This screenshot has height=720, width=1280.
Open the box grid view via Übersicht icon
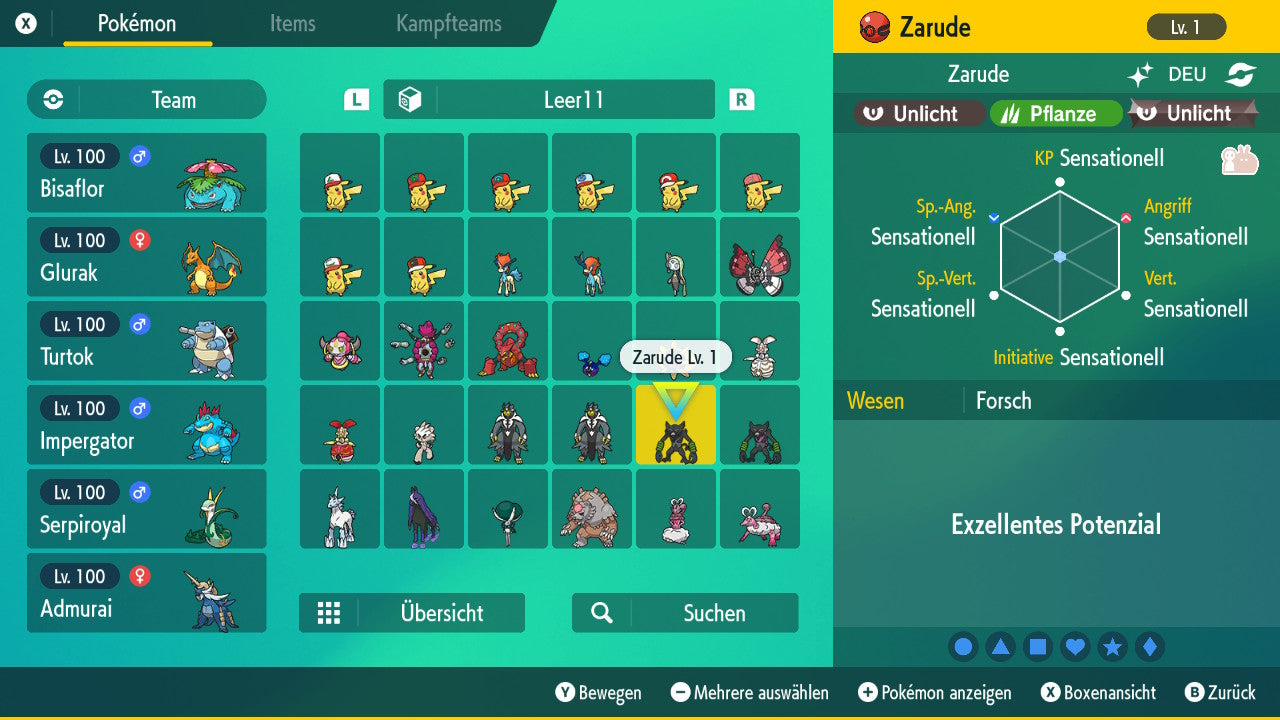330,612
